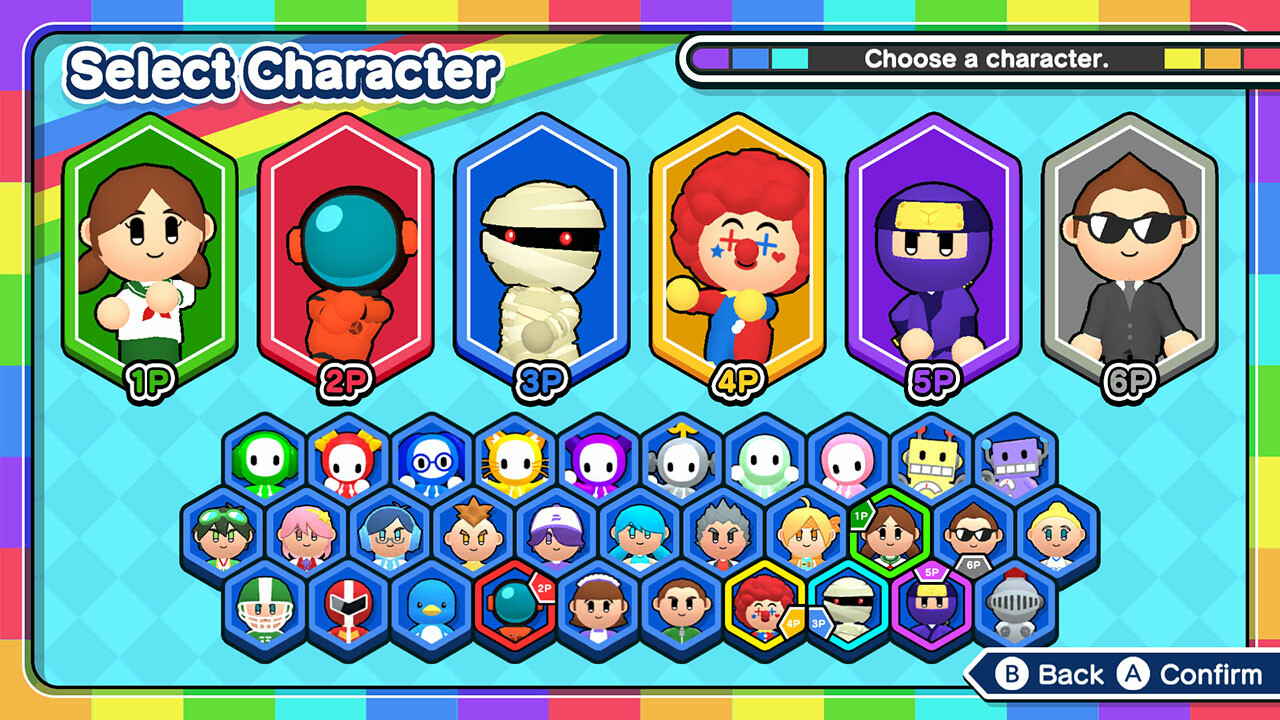This screenshot has width=1280, height=720.
Task: Select the clown icon marked 4P
Action: (x=765, y=605)
